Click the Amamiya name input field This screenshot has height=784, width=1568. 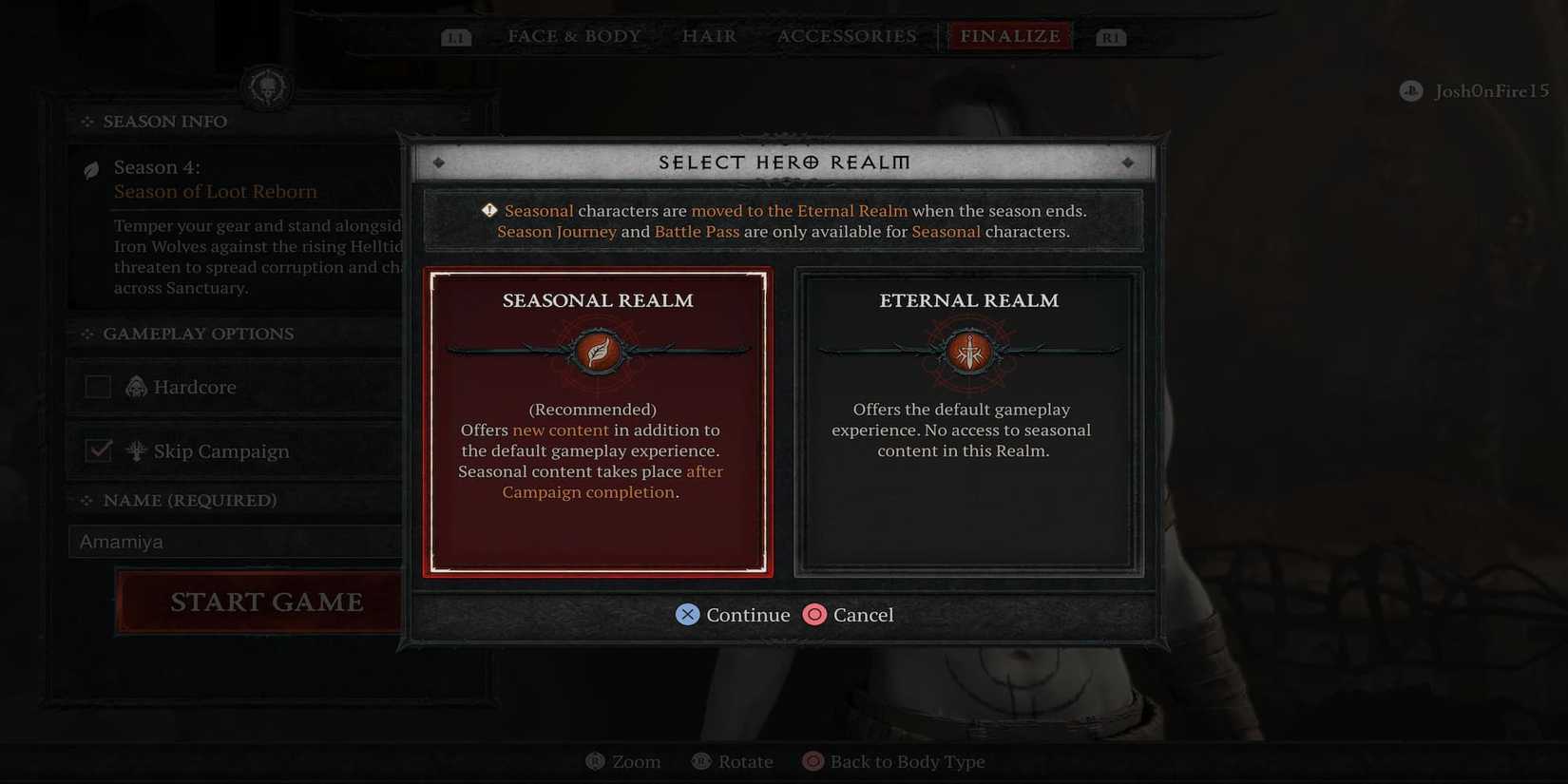coord(236,540)
